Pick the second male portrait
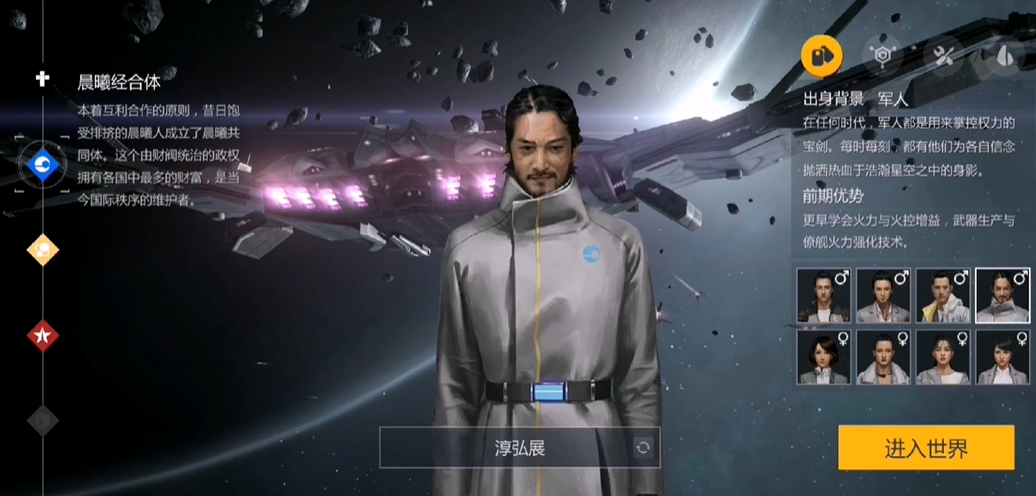 [883, 295]
